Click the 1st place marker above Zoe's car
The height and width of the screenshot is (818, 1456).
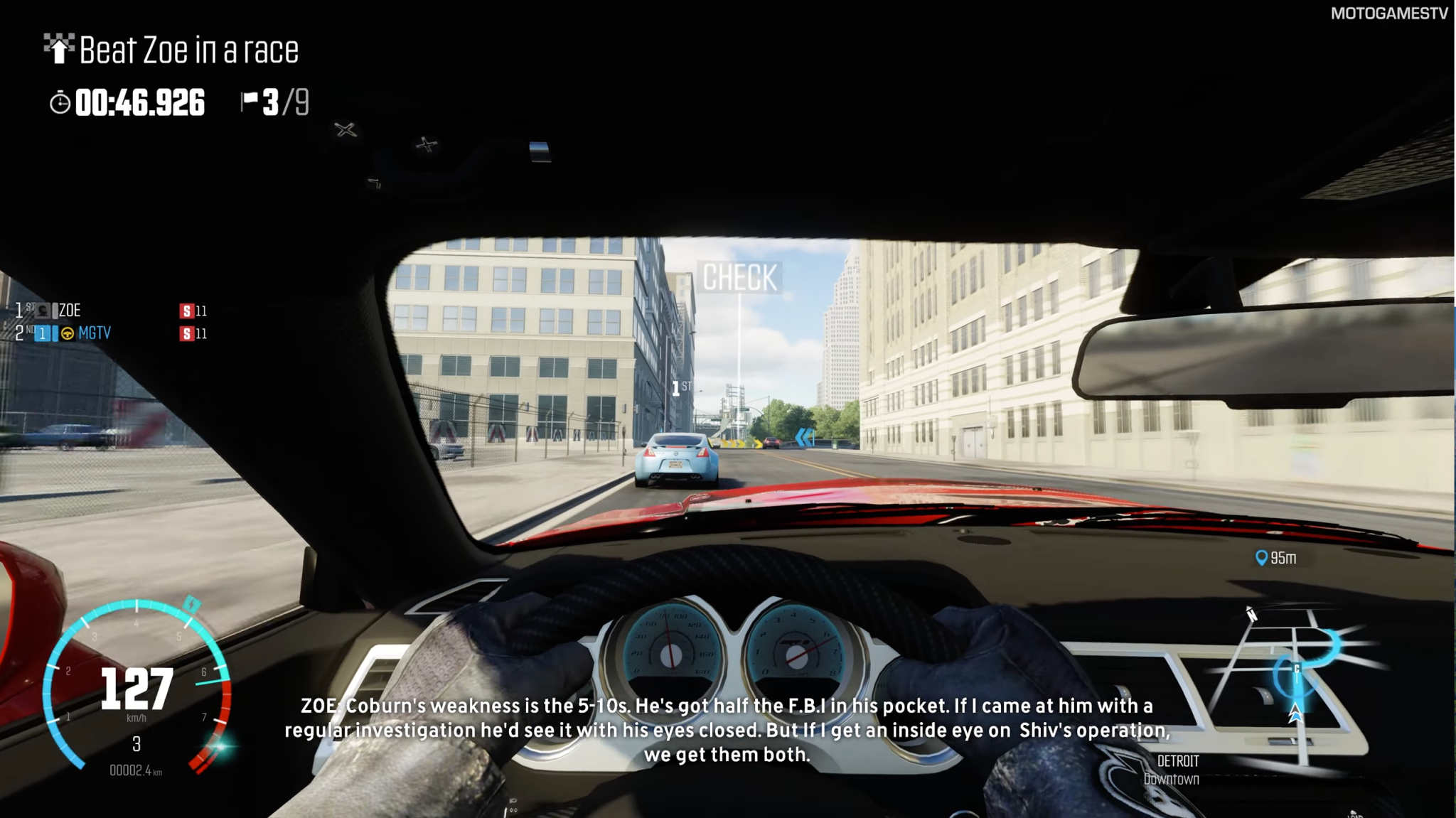coord(680,388)
